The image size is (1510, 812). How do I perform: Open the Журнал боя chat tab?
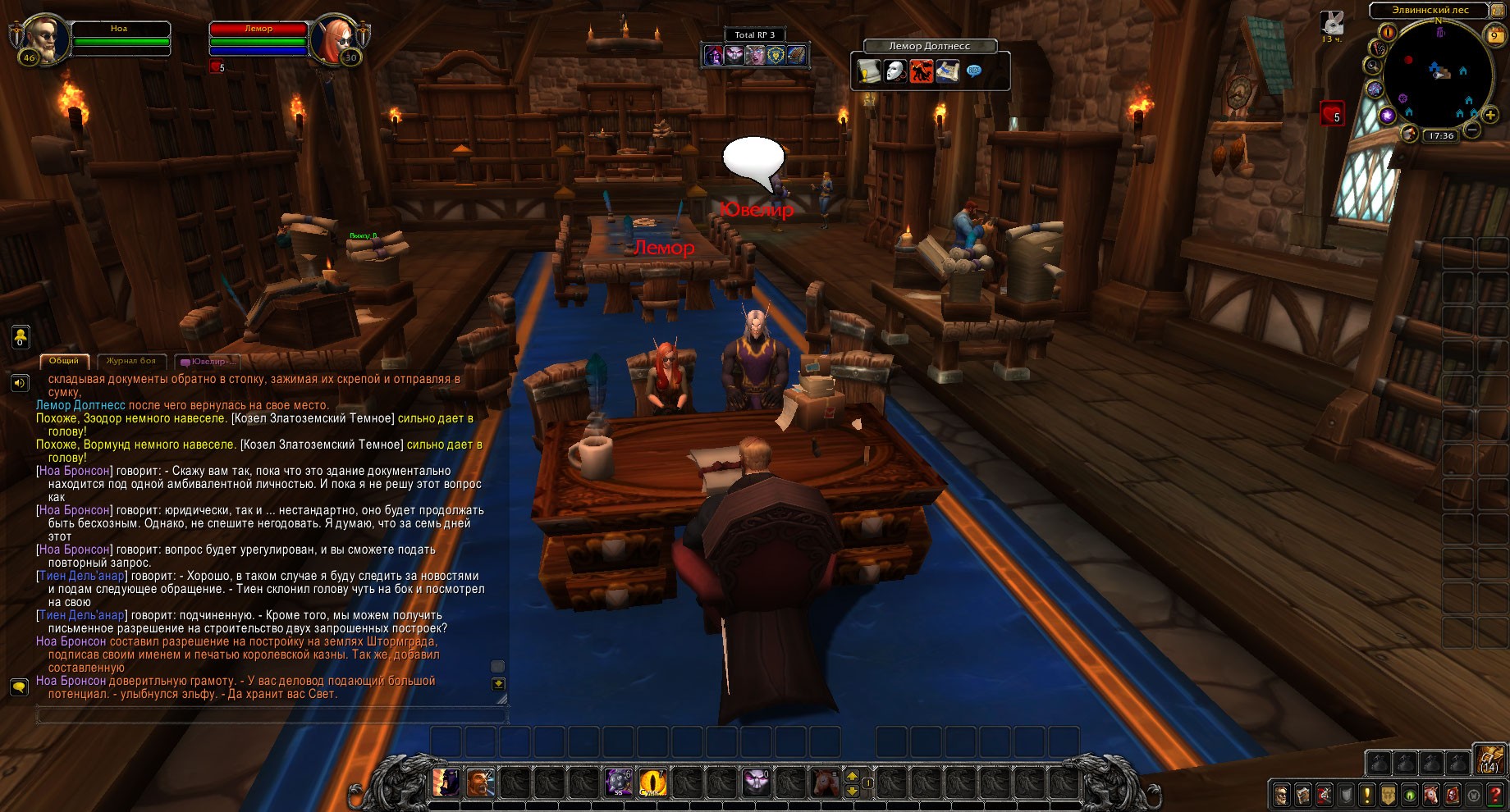click(x=131, y=361)
